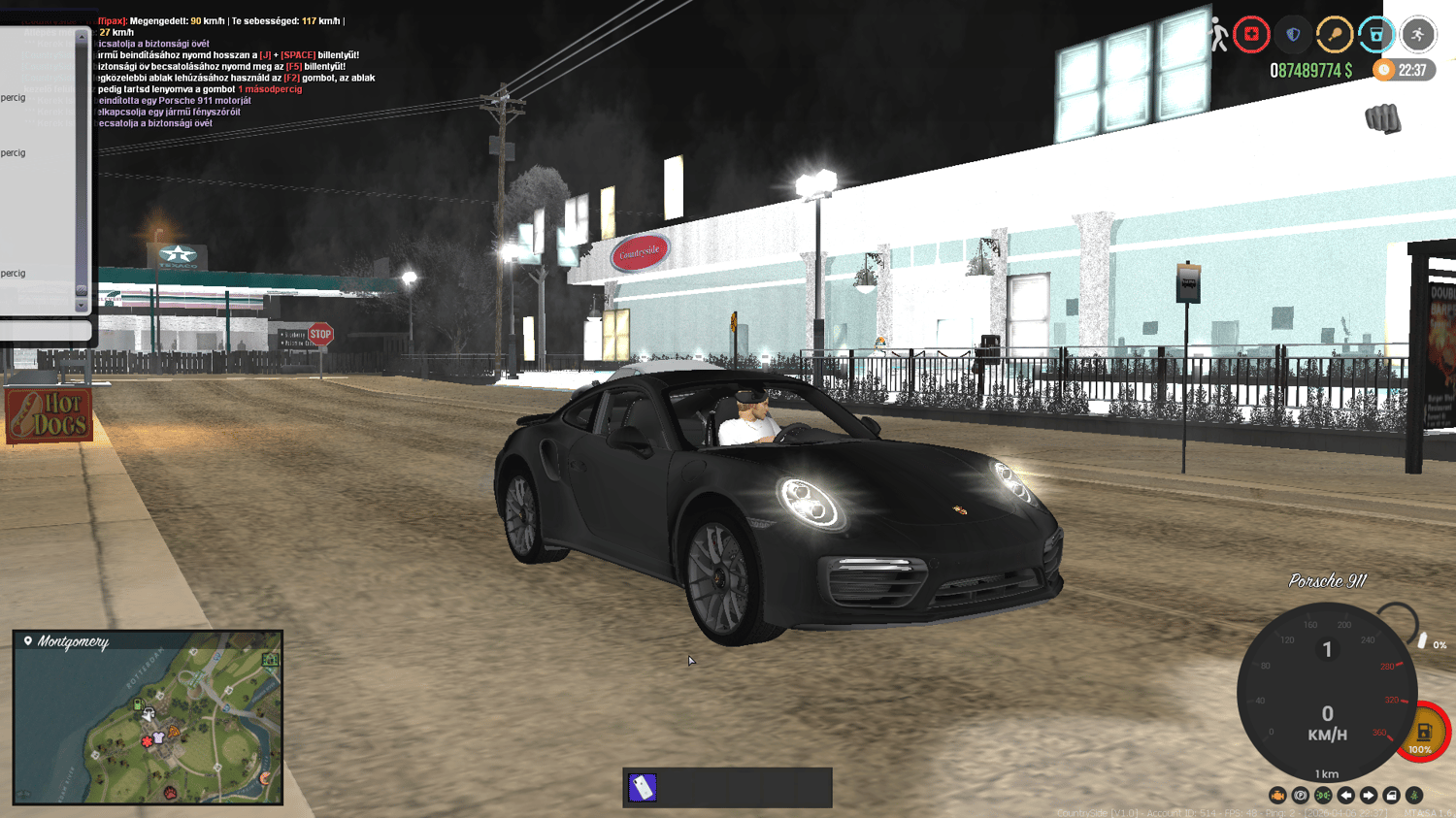Viewport: 1456px width, 818px height.
Task: Click the red fuel pump gauge
Action: pyautogui.click(x=1423, y=733)
